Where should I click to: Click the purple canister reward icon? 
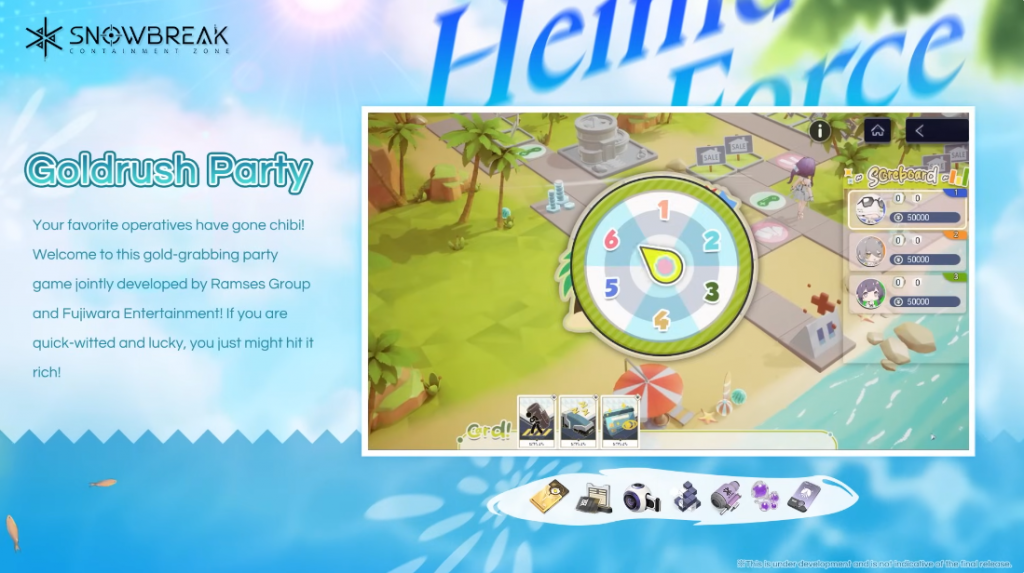pyautogui.click(x=725, y=497)
